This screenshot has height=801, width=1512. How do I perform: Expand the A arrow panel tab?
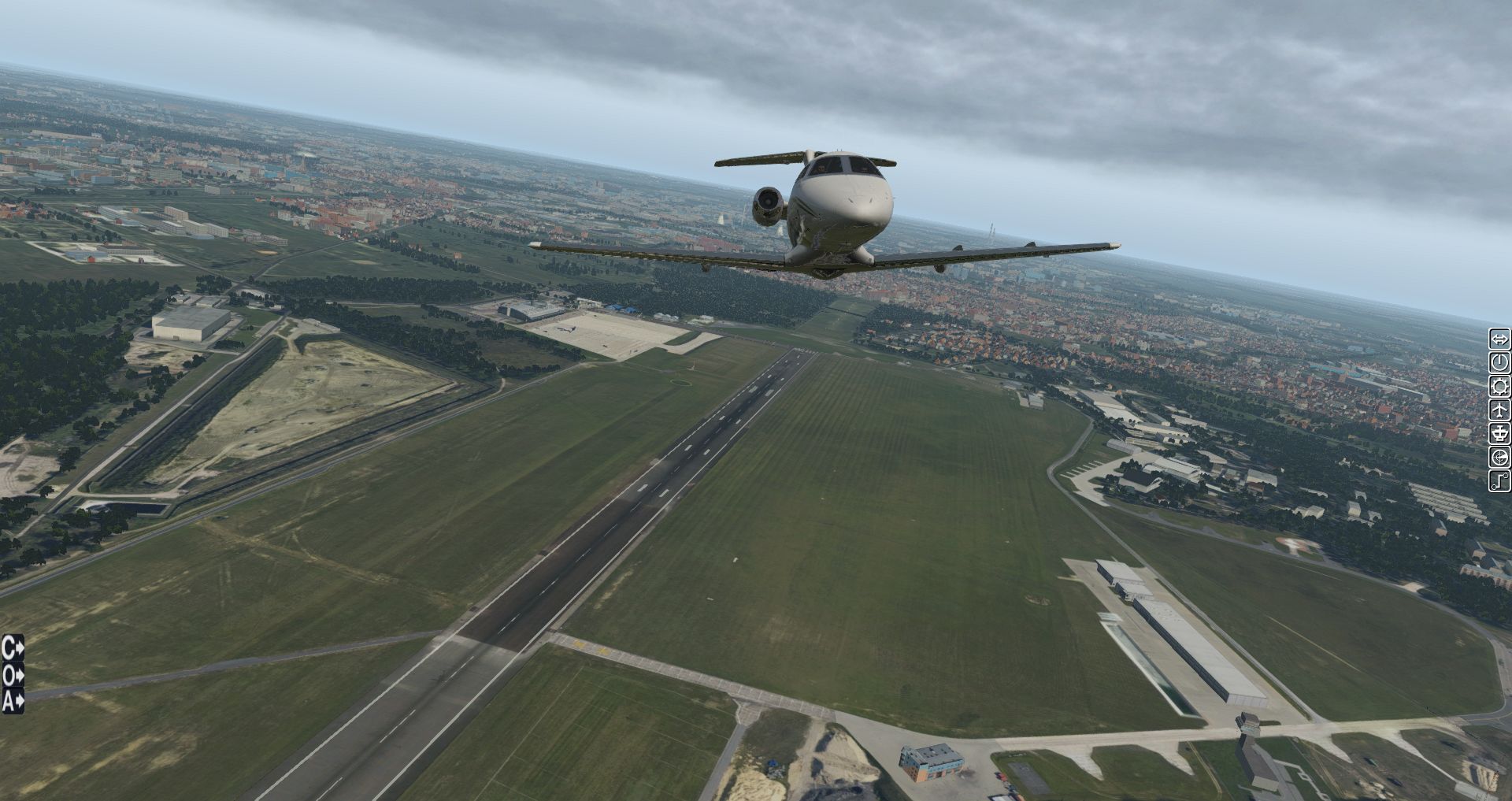13,700
